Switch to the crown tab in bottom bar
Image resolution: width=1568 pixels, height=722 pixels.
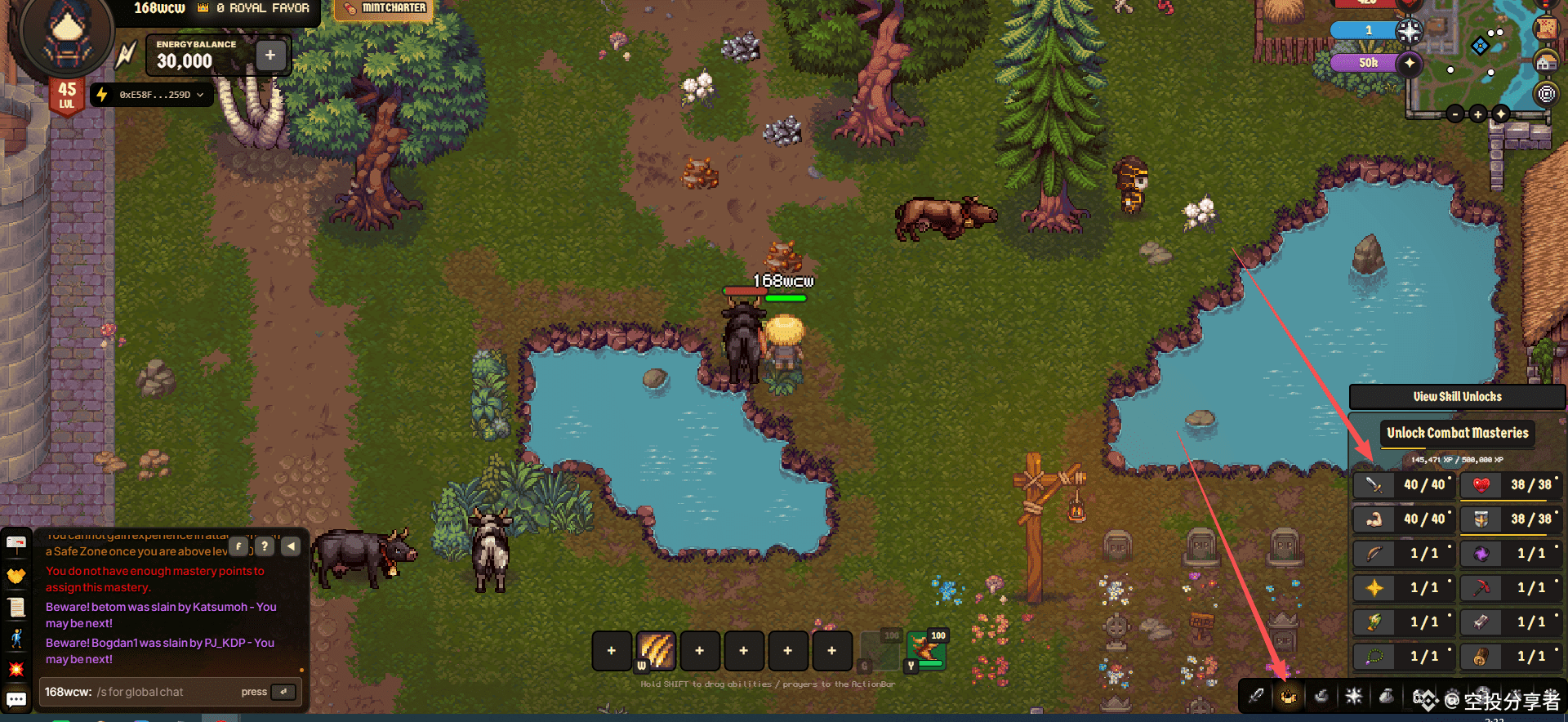(1289, 697)
